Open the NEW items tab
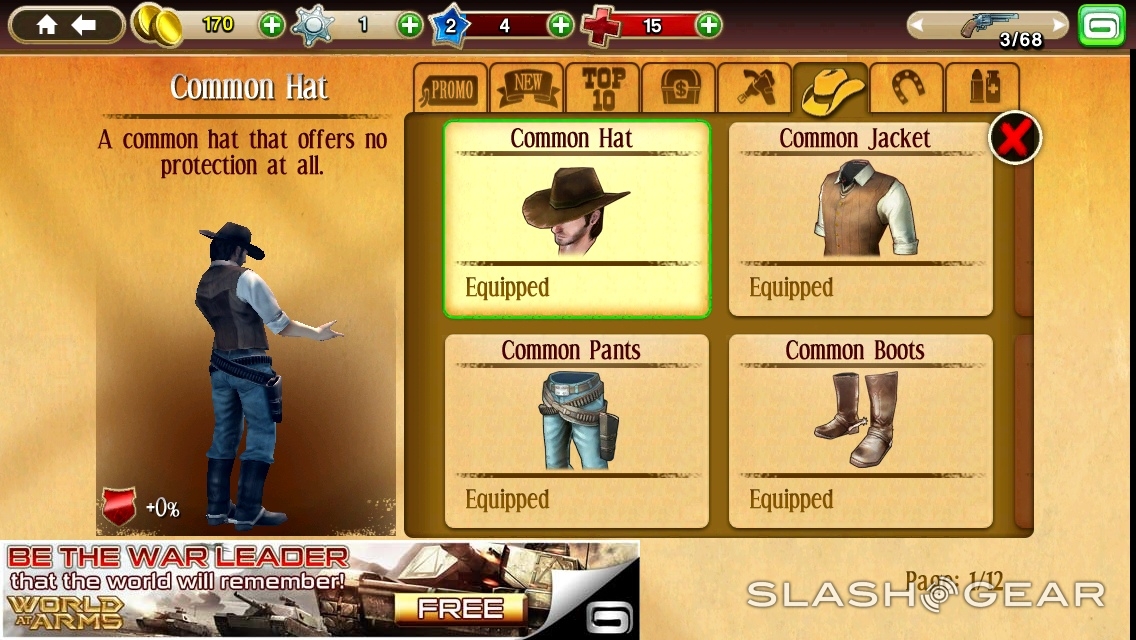Screen dimensions: 1136x640 pyautogui.click(x=527, y=90)
